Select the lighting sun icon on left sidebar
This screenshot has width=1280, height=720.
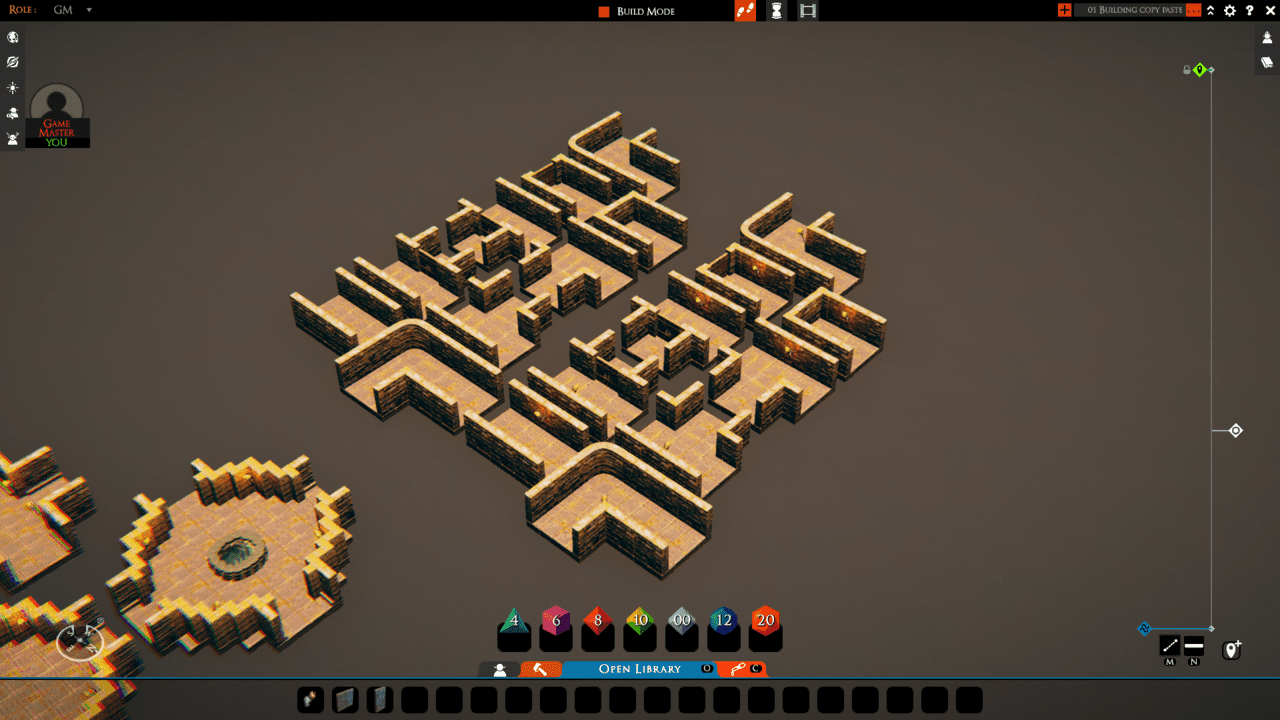point(12,88)
